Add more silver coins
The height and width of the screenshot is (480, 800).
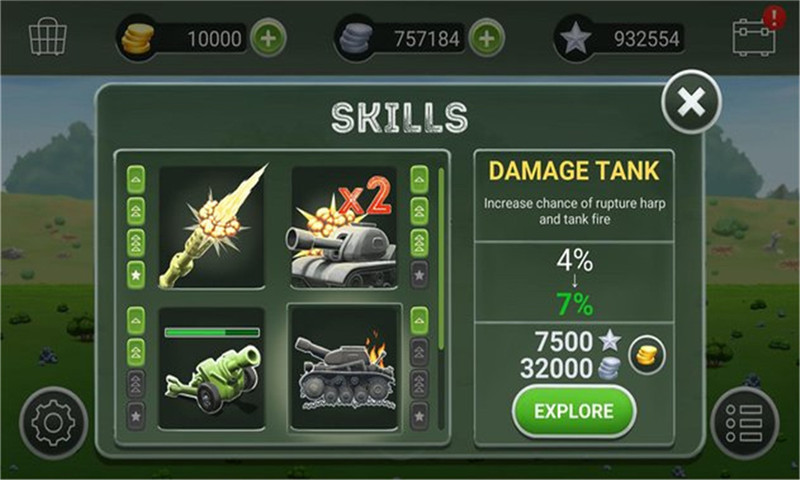point(486,39)
